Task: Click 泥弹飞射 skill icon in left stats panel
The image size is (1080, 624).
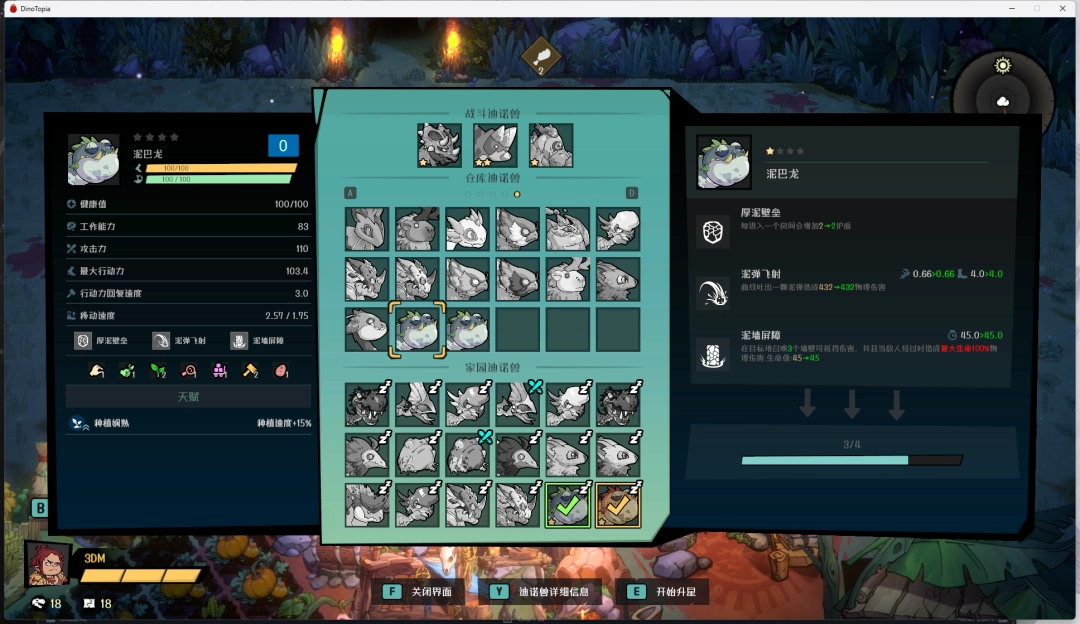Action: pos(161,341)
